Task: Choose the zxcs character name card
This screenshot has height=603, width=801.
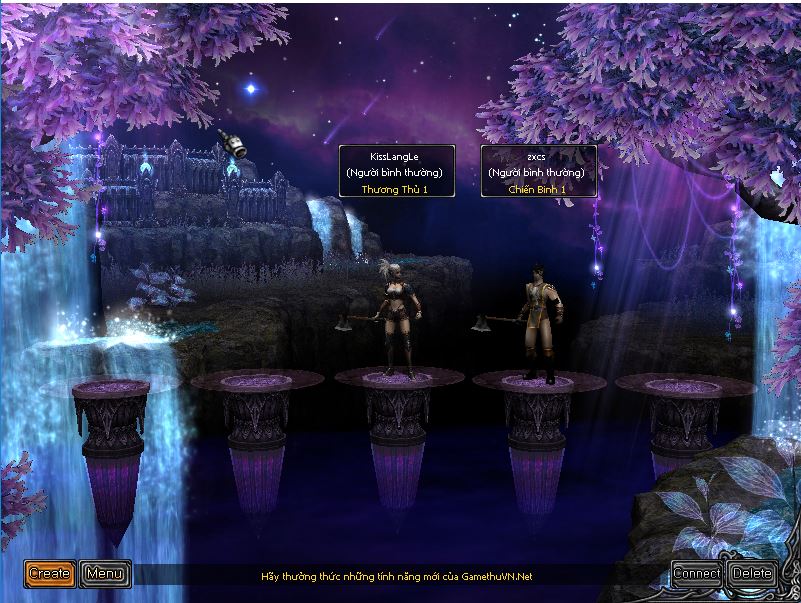Action: (x=538, y=171)
